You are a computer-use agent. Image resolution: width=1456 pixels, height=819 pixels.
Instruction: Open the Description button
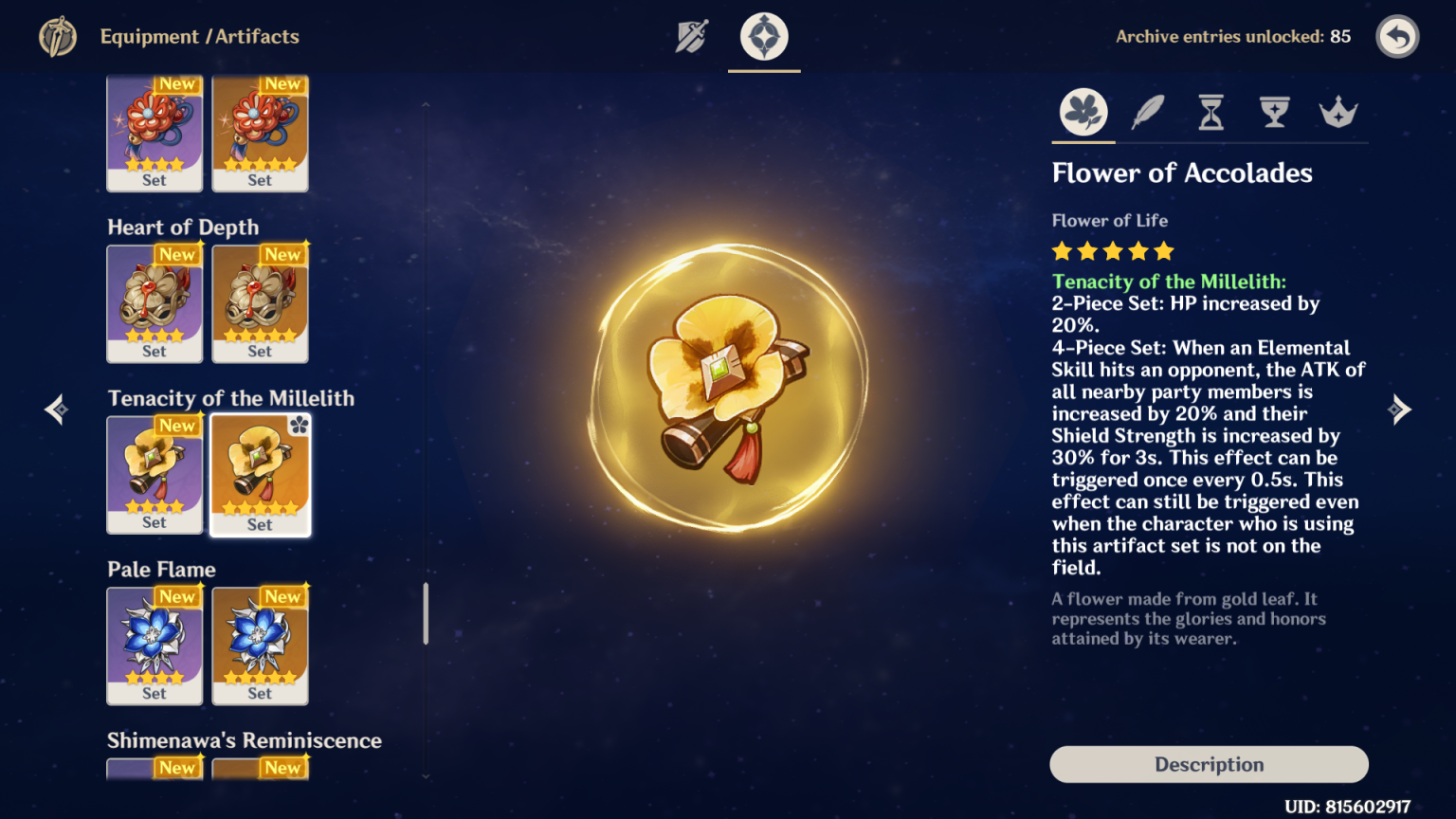click(1209, 764)
